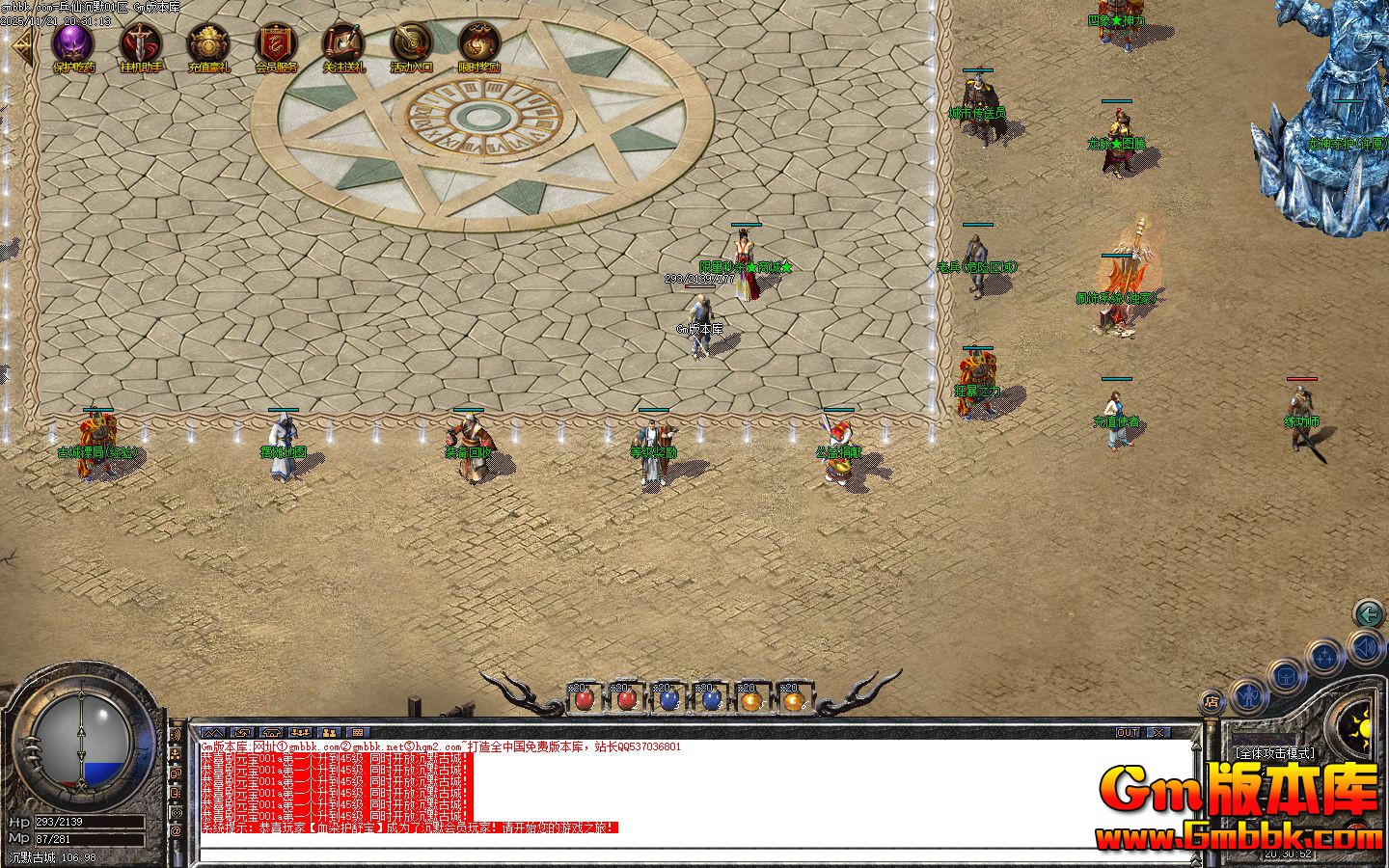Mute game sound with the speaker icon
Viewport: 1389px width, 868px height.
tap(1366, 648)
